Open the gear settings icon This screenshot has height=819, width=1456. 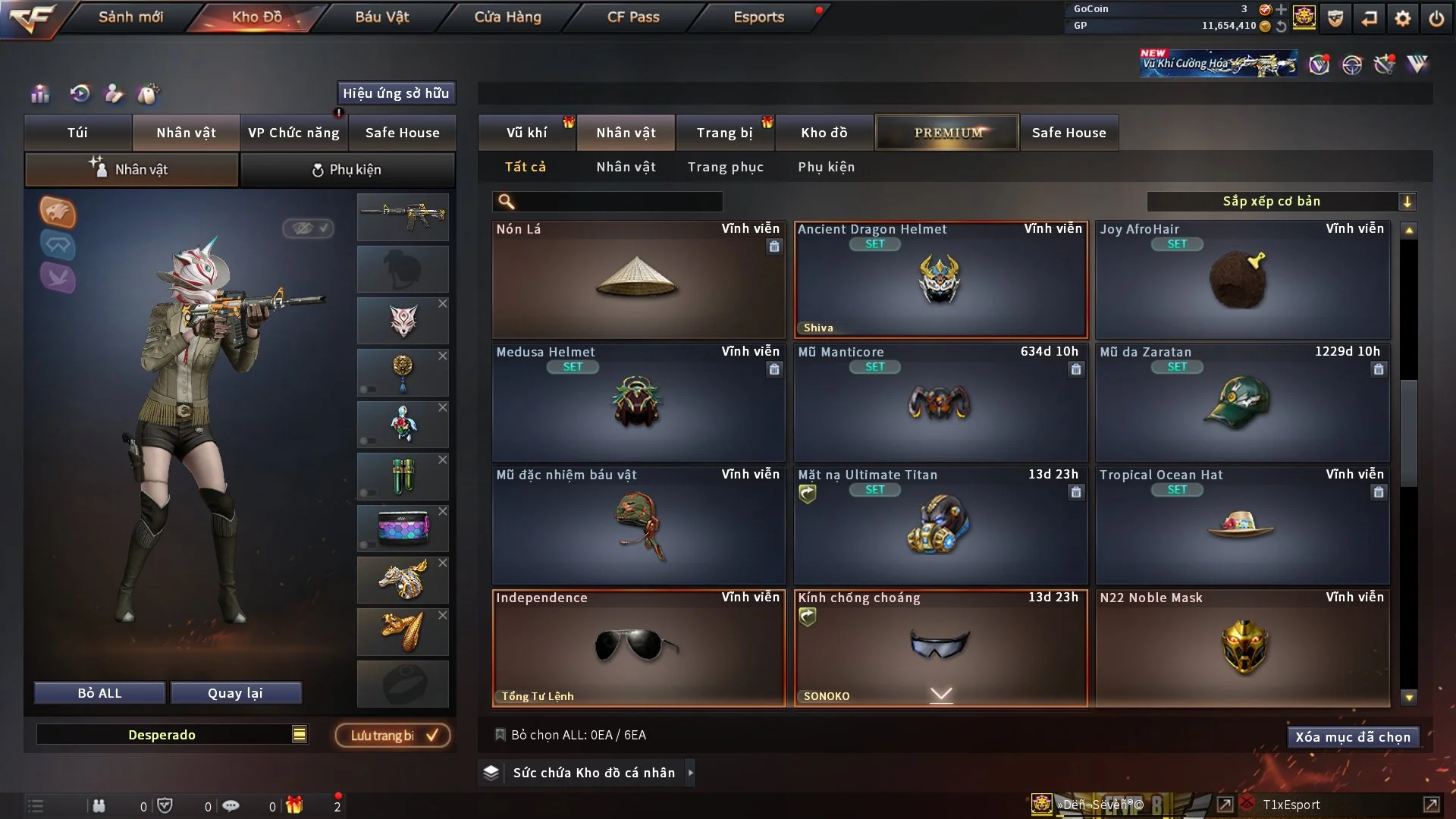[1402, 18]
